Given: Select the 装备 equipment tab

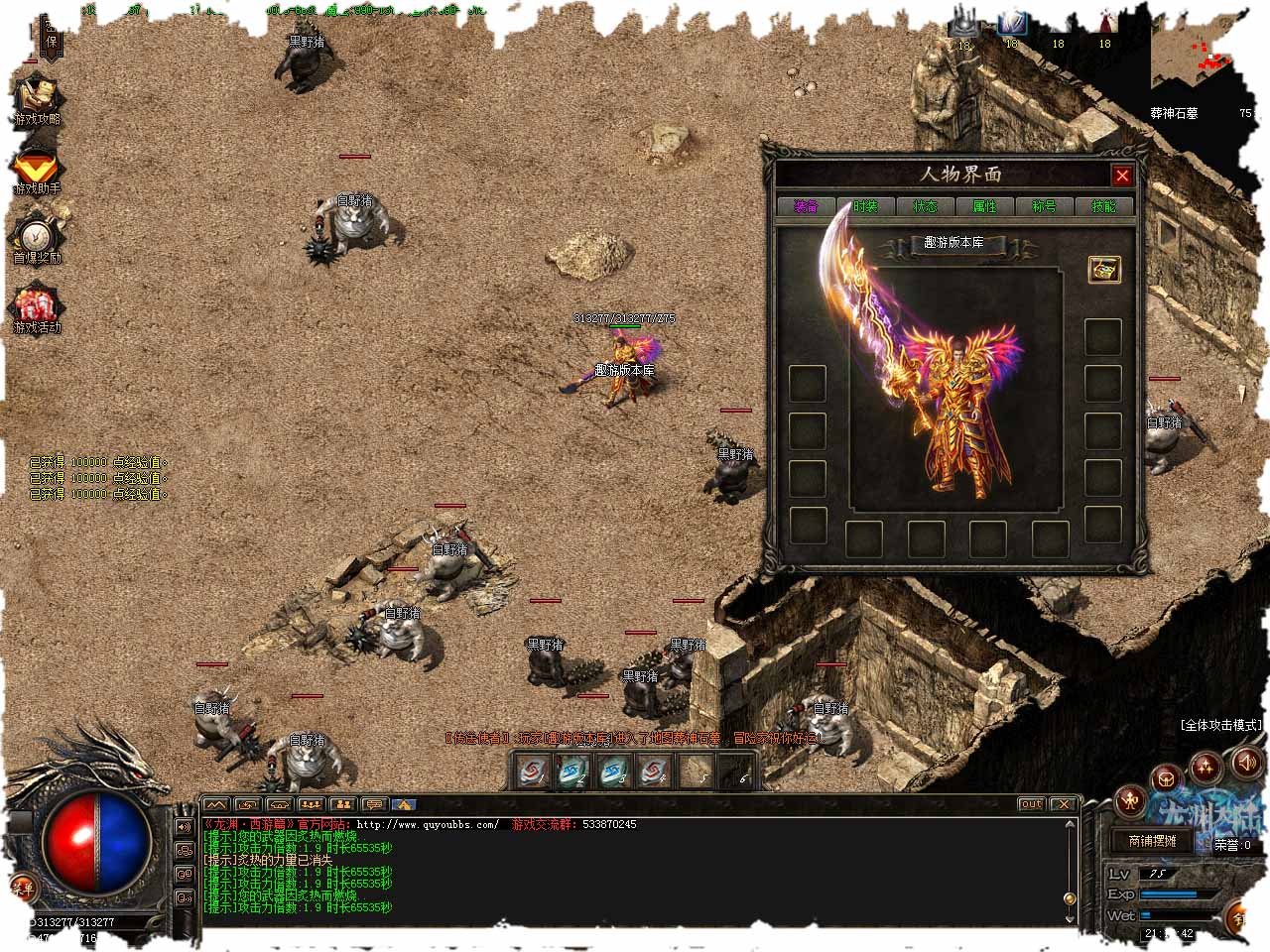Looking at the screenshot, I should pos(806,206).
